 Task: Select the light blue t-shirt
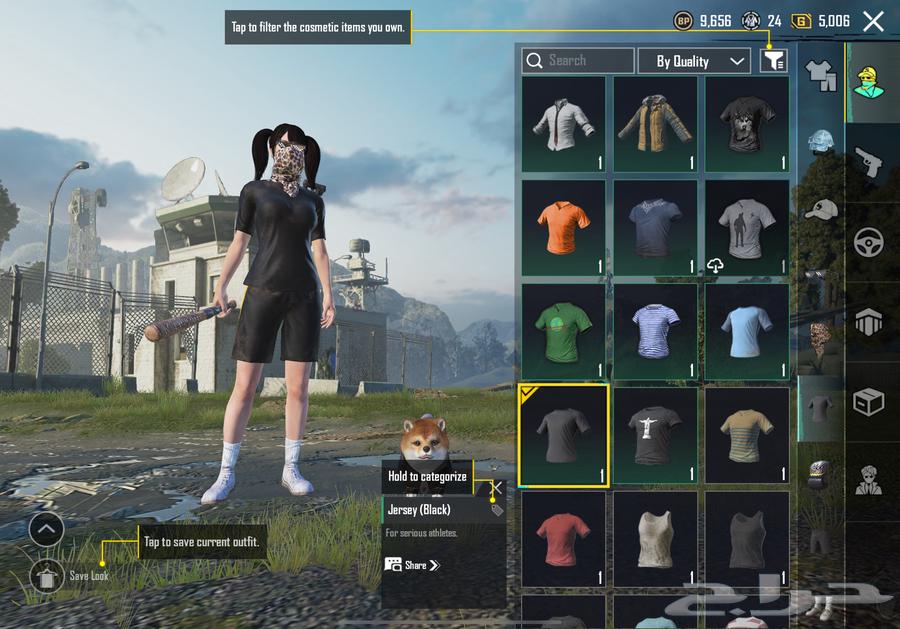[x=747, y=332]
